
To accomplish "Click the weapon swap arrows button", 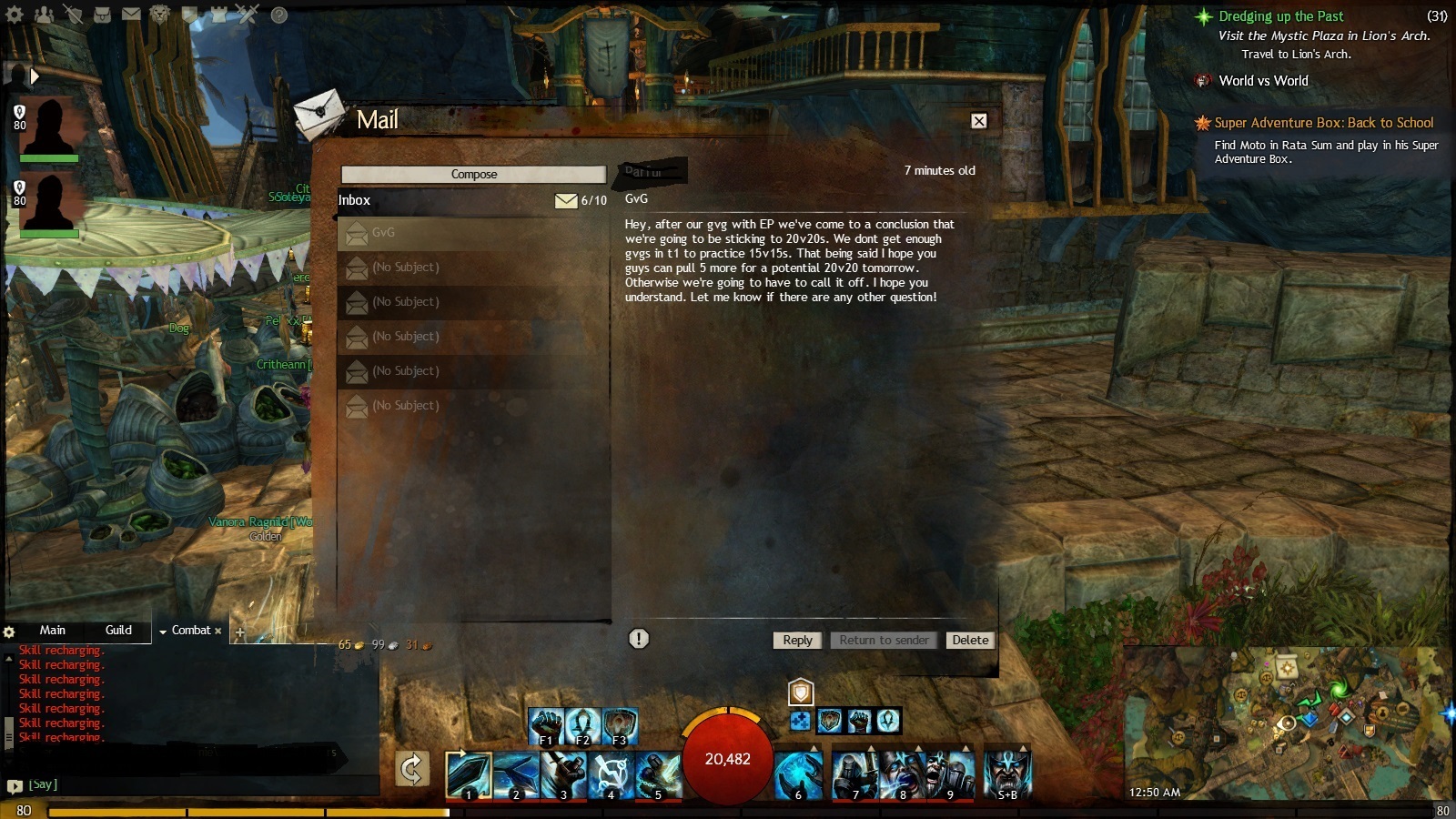I will (412, 769).
